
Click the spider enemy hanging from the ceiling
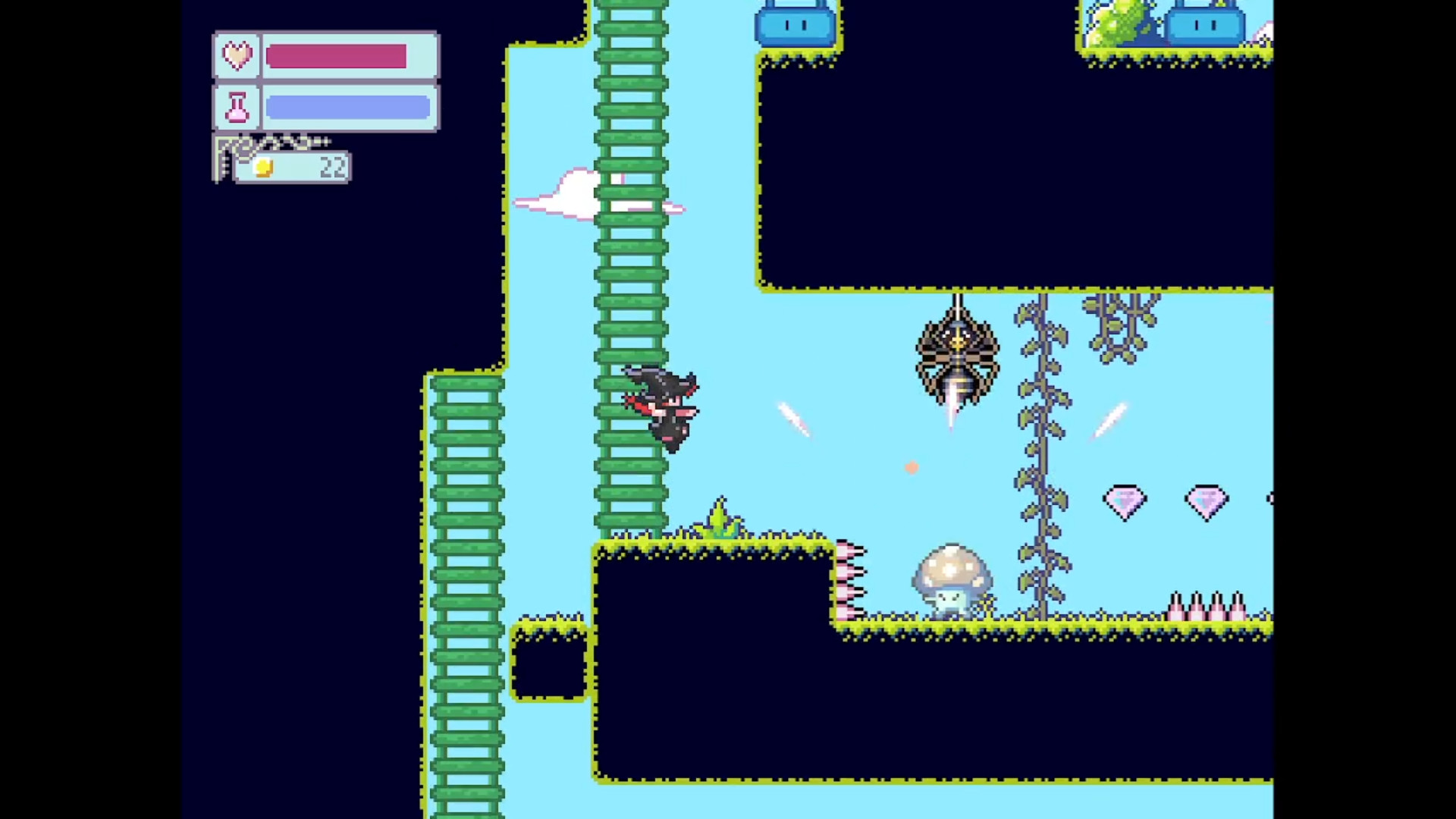(956, 353)
